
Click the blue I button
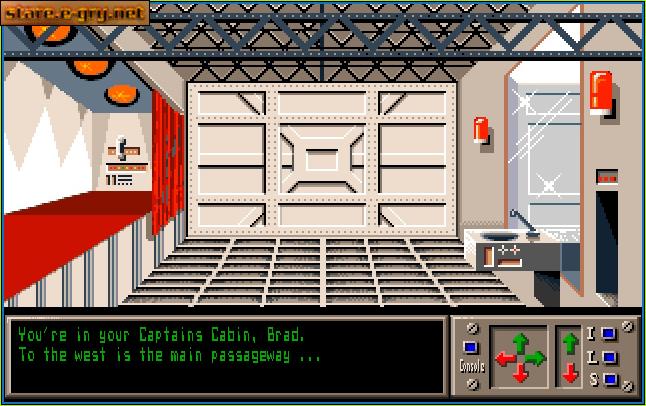tap(607, 333)
